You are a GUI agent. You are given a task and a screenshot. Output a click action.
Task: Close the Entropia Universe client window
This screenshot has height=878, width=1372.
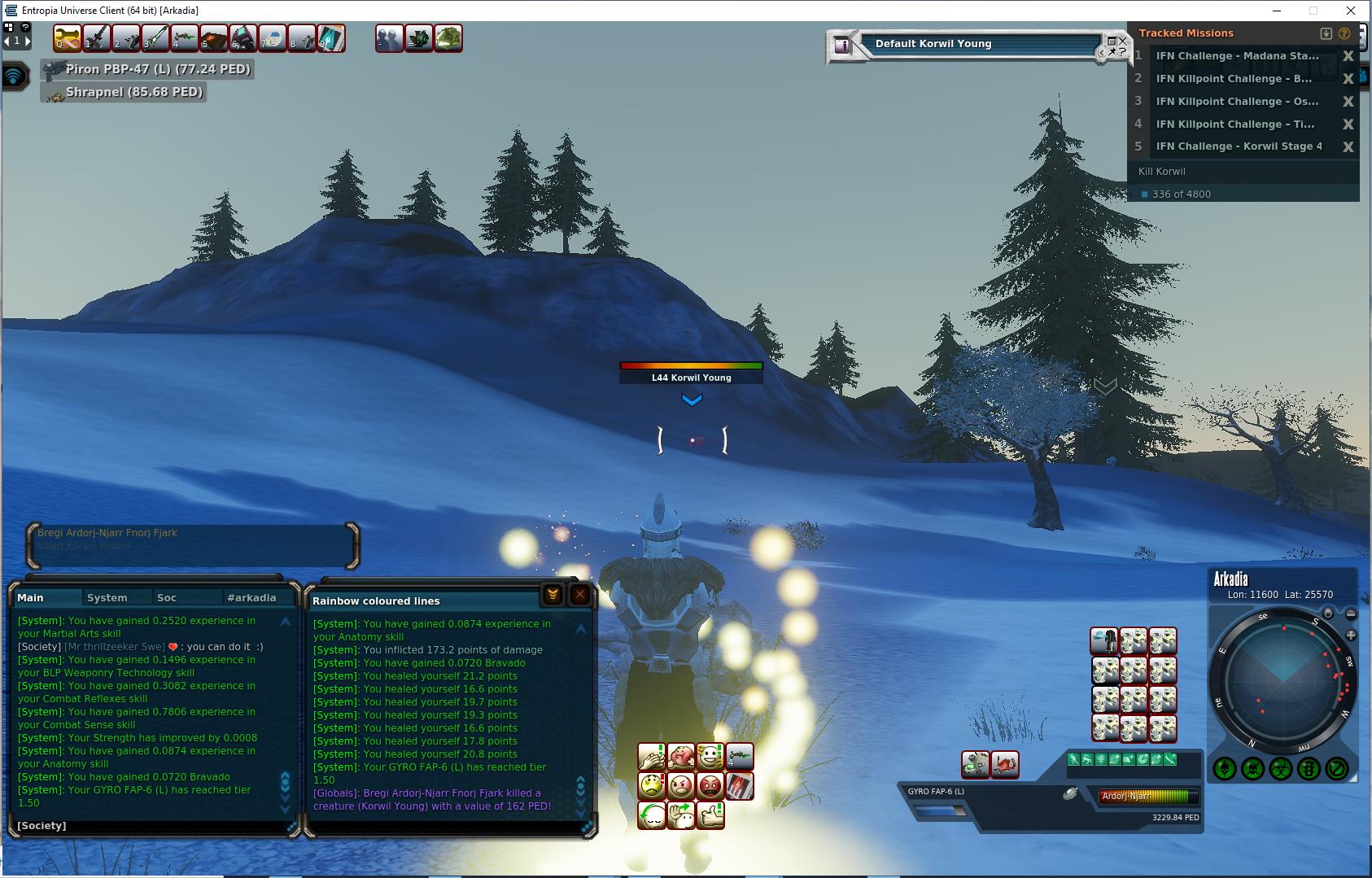(x=1352, y=11)
